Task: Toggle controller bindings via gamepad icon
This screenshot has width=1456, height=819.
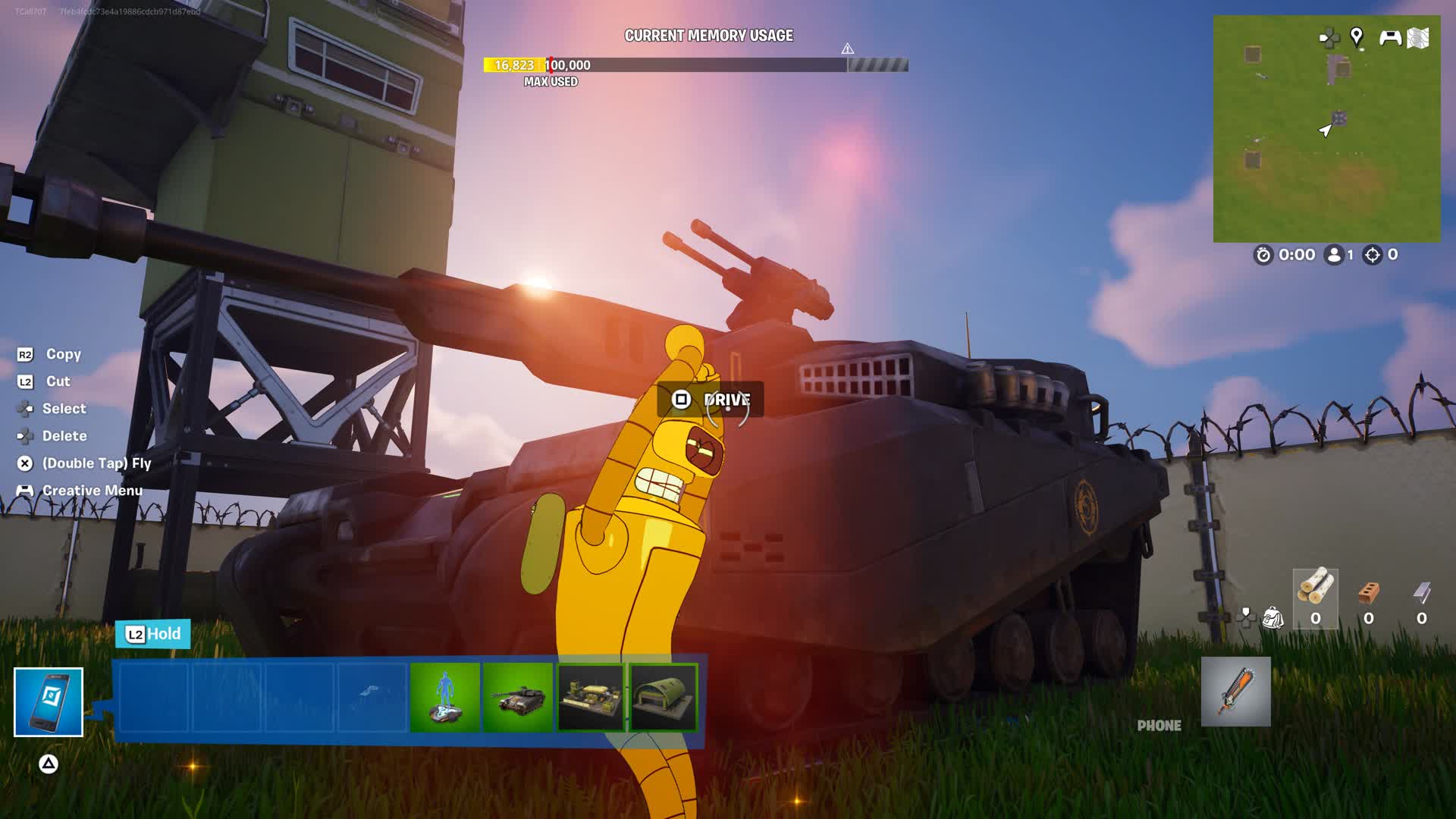Action: coord(1390,36)
